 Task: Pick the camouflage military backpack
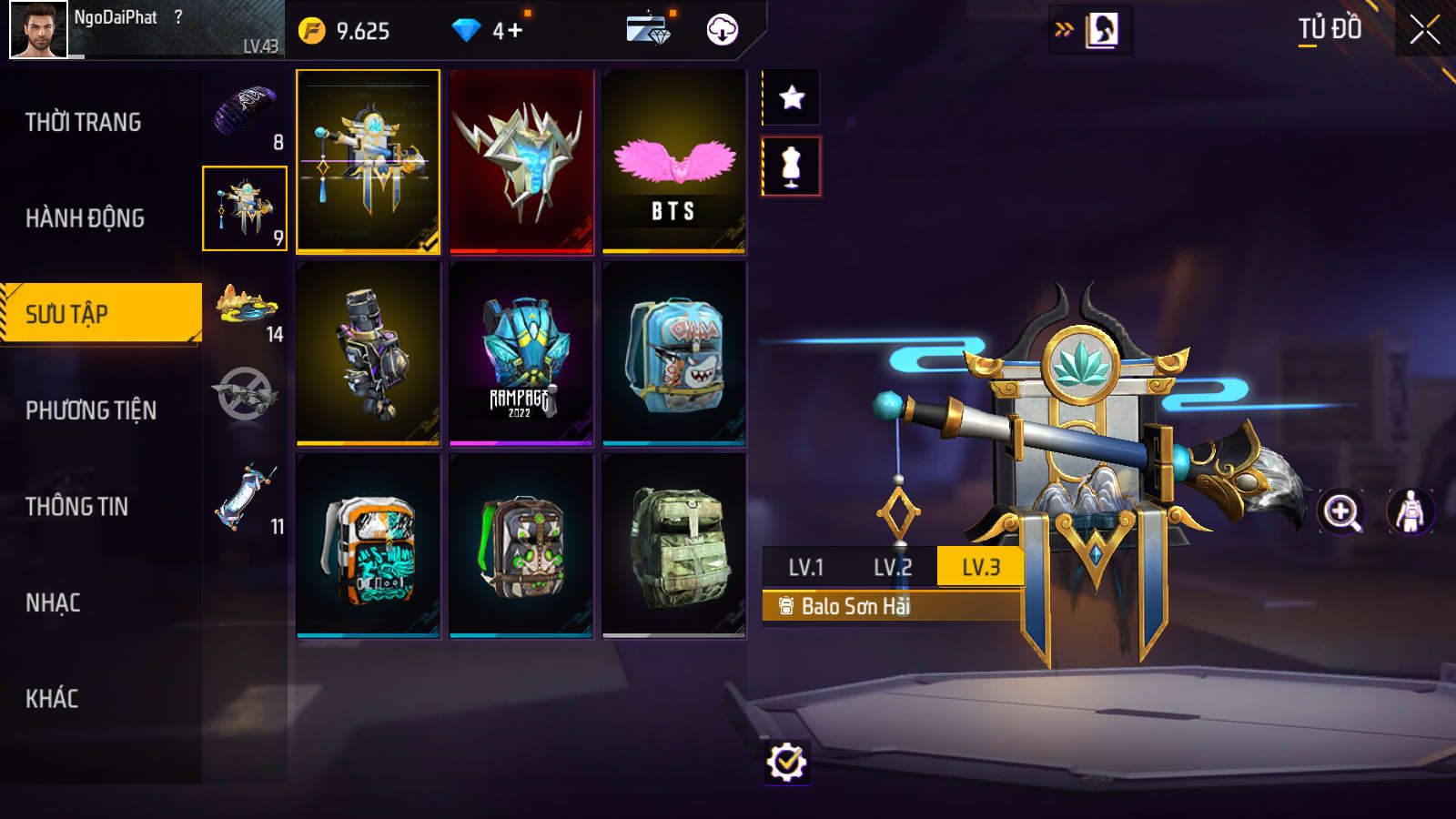click(674, 546)
